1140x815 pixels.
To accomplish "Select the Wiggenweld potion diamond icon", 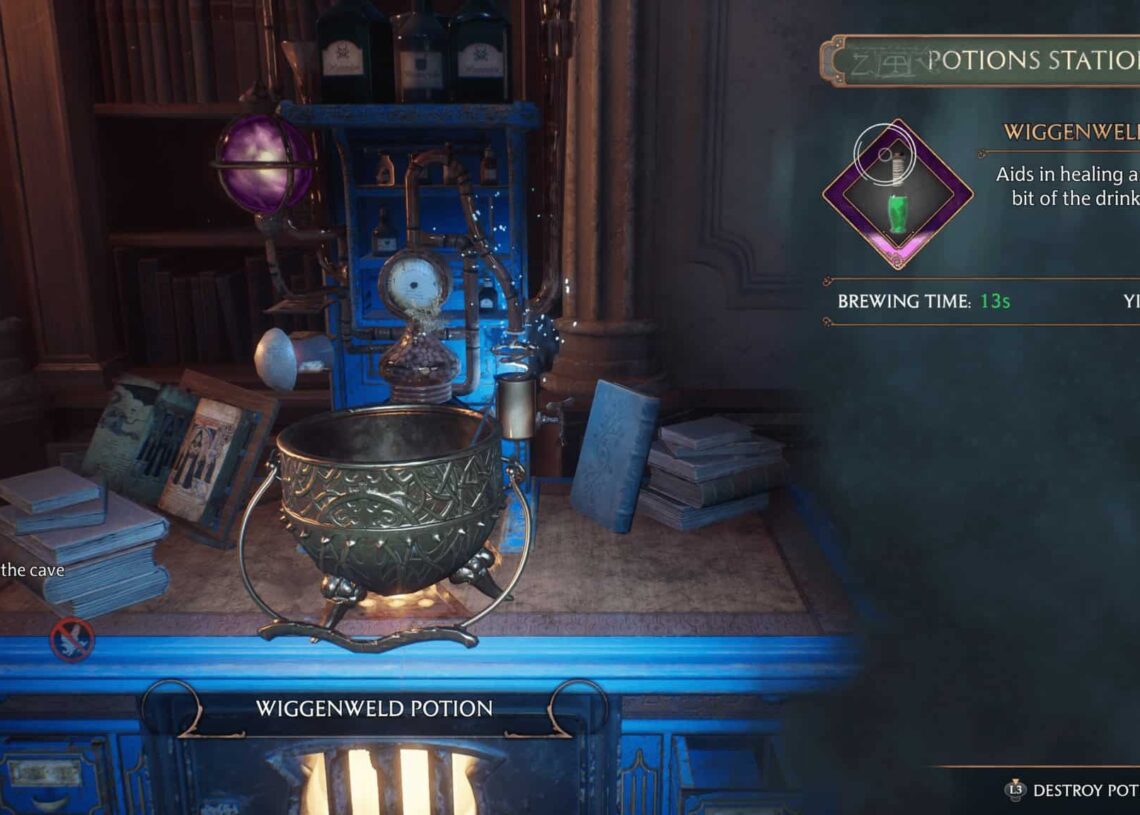I will click(x=897, y=194).
